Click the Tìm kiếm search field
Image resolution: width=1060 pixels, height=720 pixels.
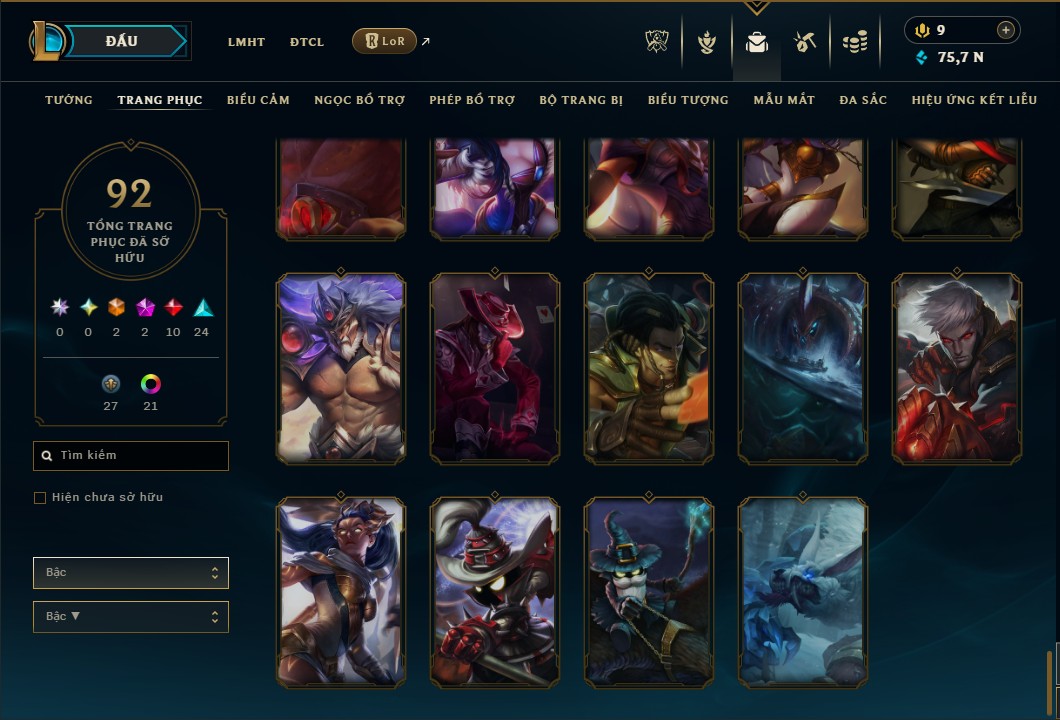(131, 456)
